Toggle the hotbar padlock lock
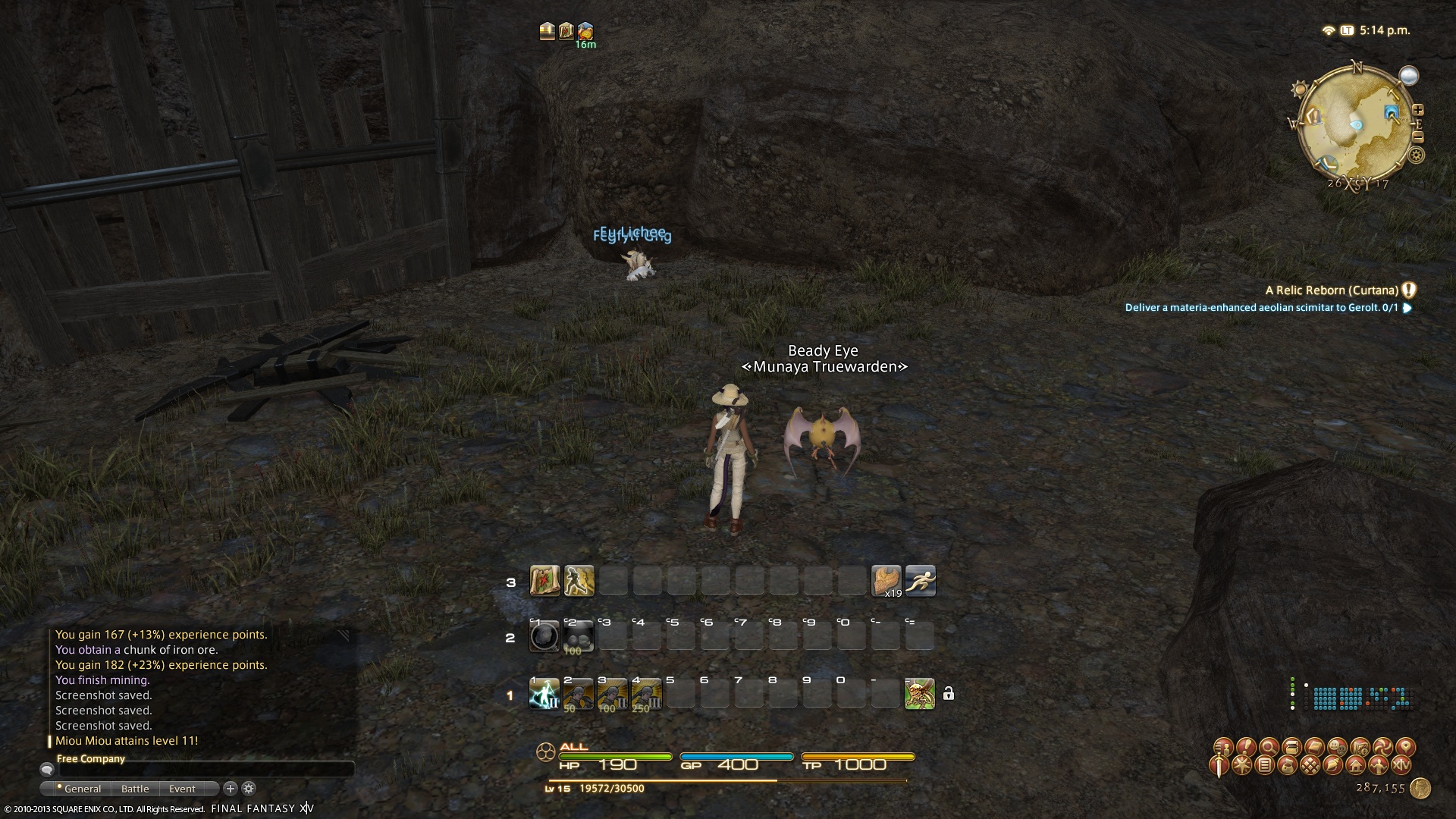 point(948,694)
